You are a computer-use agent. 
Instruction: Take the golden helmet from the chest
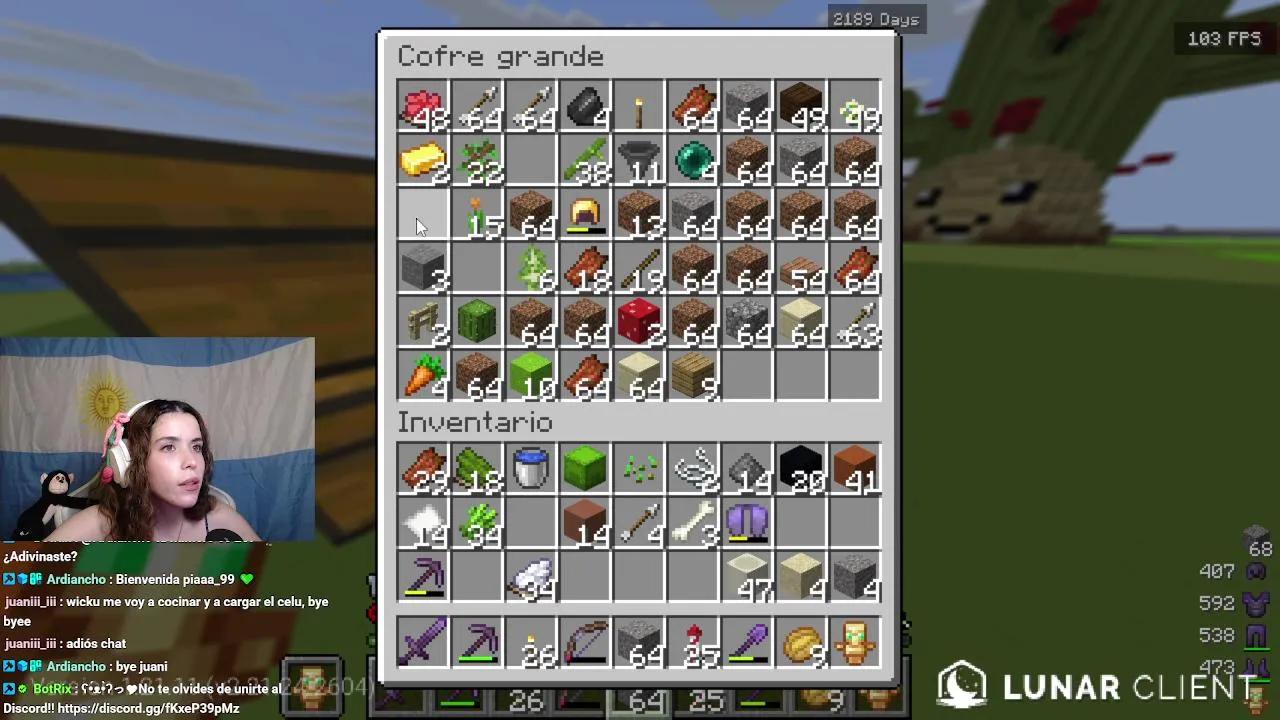click(585, 215)
